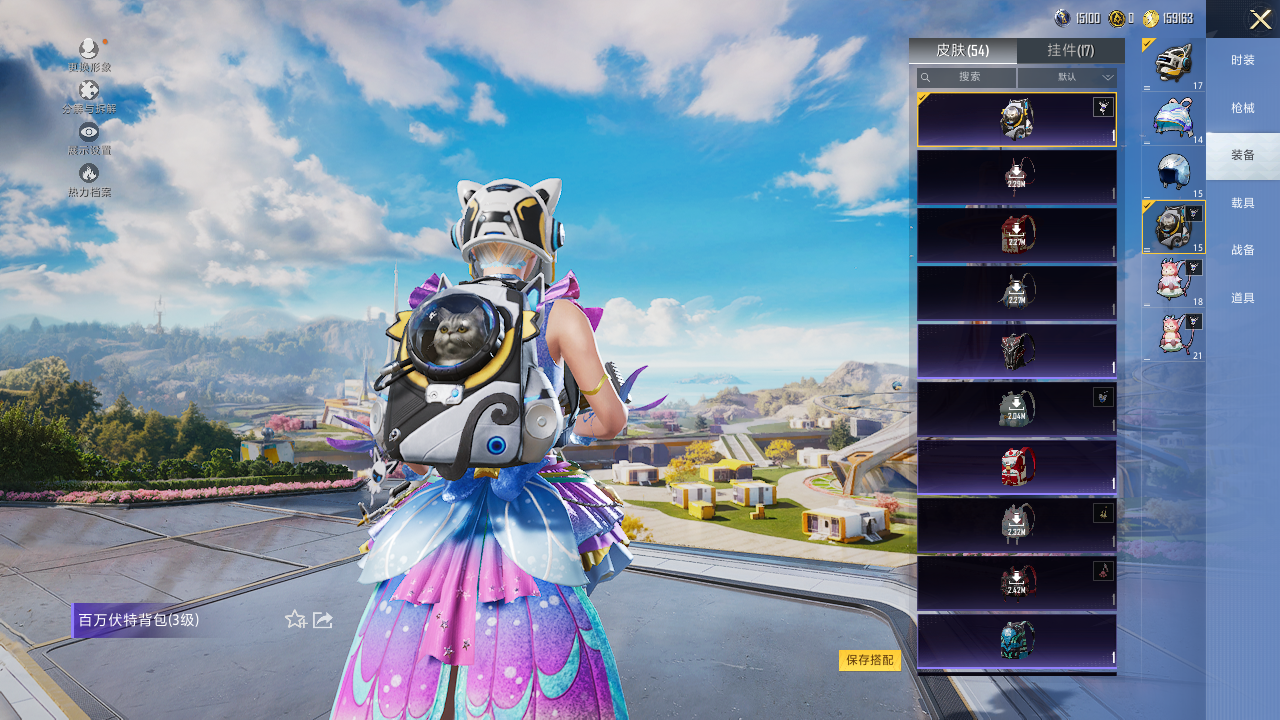Close the wardrobe with the X button
Screen dimensions: 1280x720
[1259, 19]
